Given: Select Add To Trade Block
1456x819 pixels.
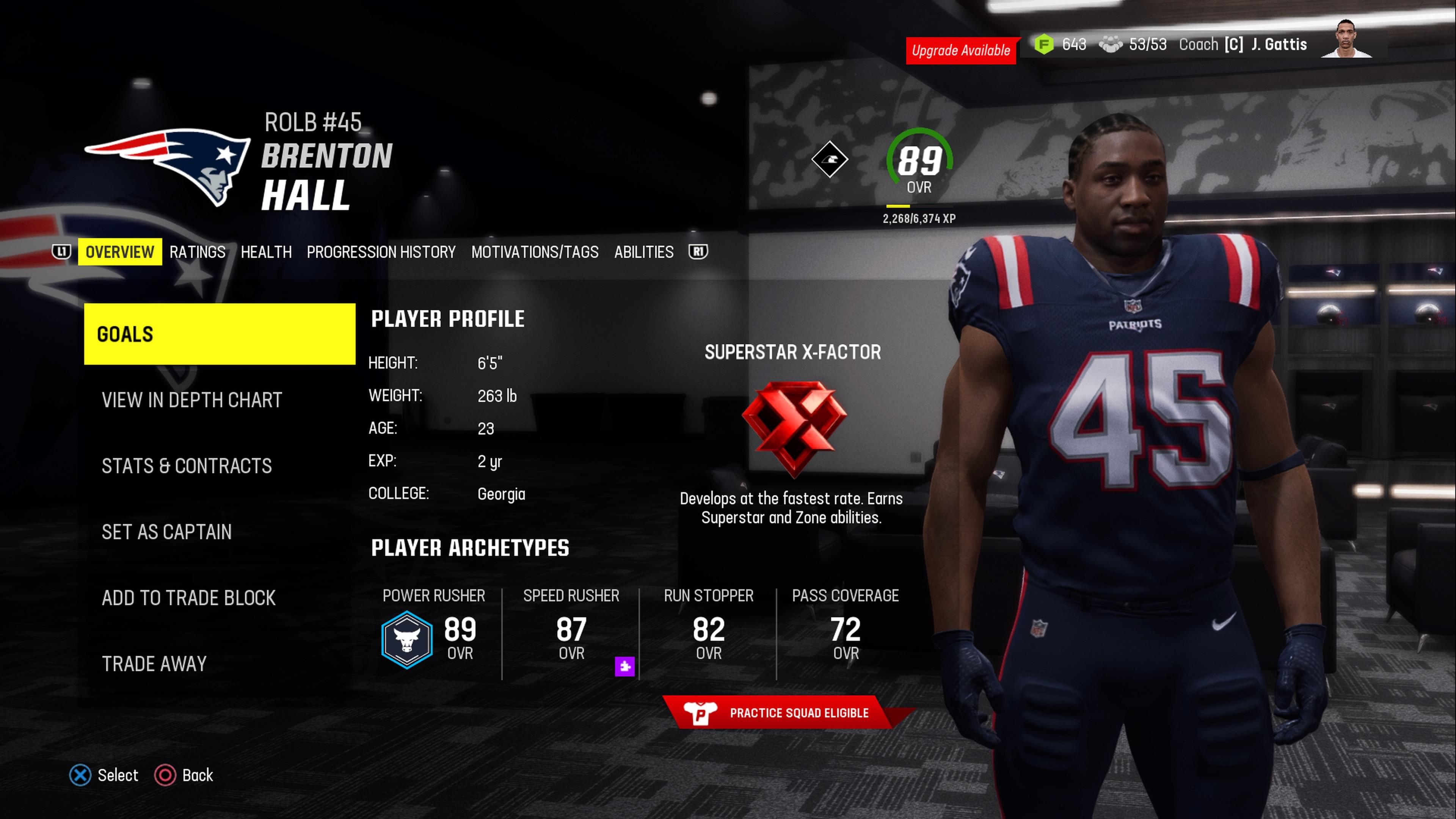Looking at the screenshot, I should coord(189,598).
